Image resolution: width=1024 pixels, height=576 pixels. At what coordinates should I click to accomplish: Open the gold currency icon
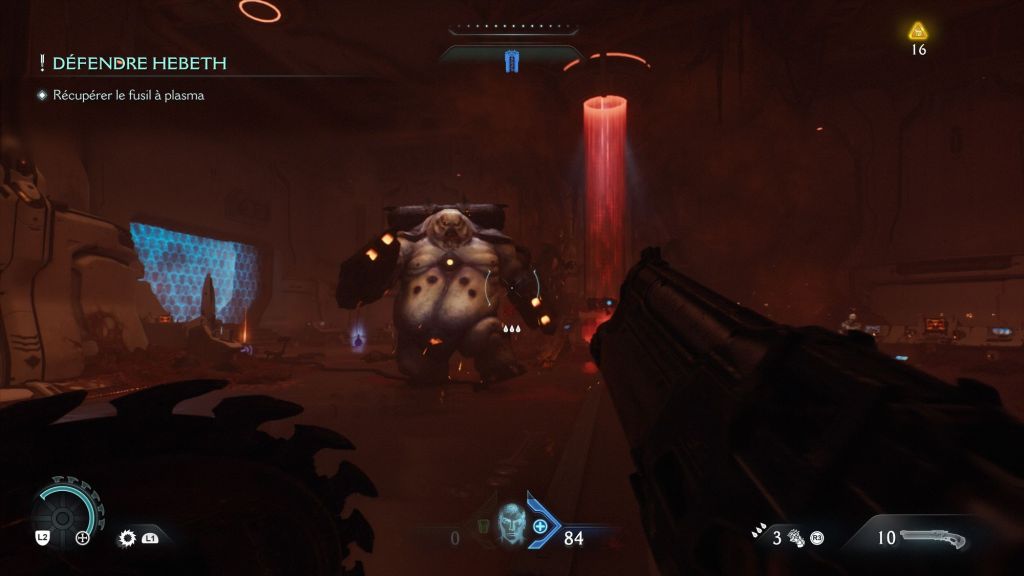tap(918, 32)
